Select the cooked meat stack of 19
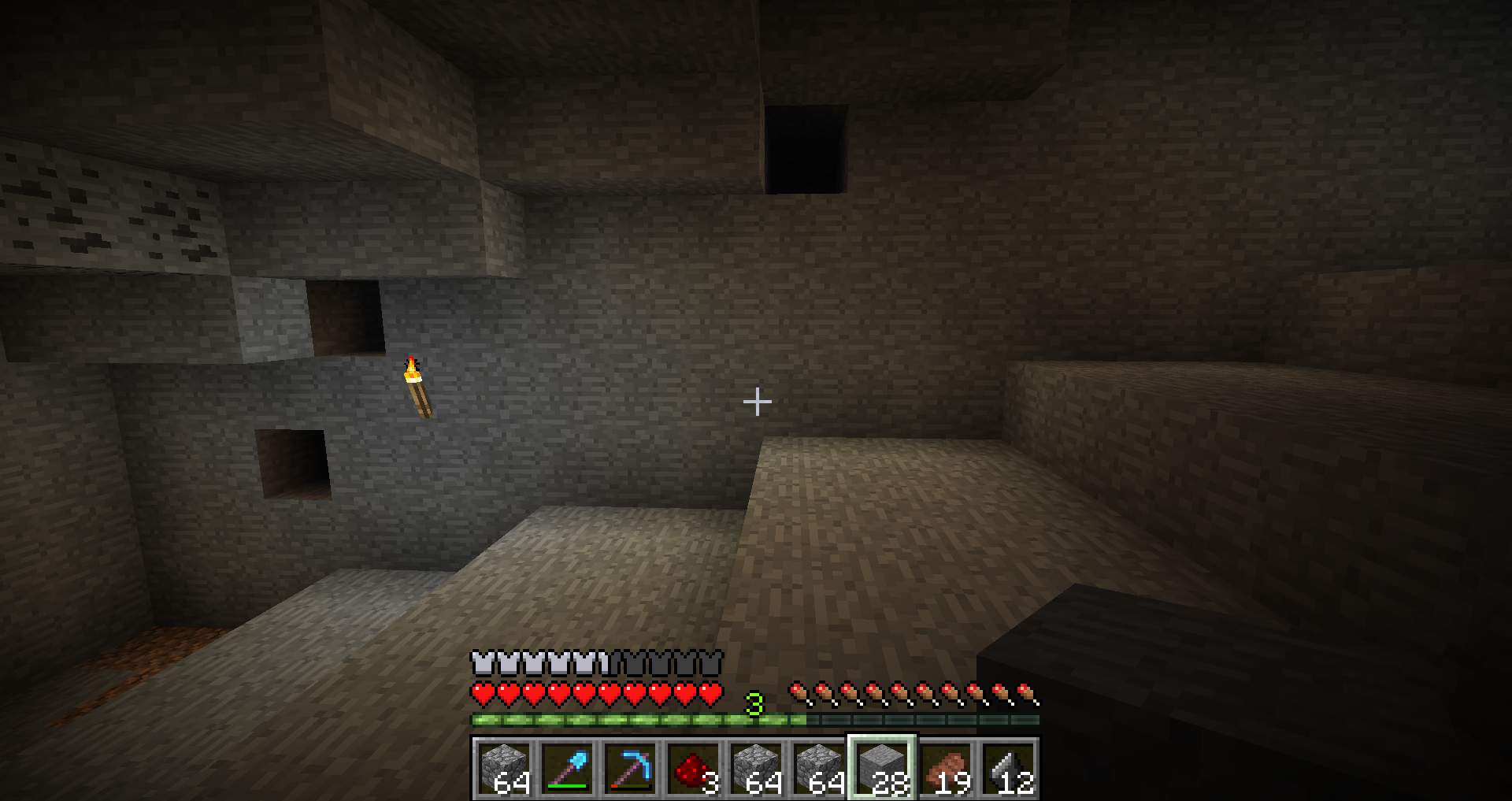The width and height of the screenshot is (1512, 801). tap(945, 769)
